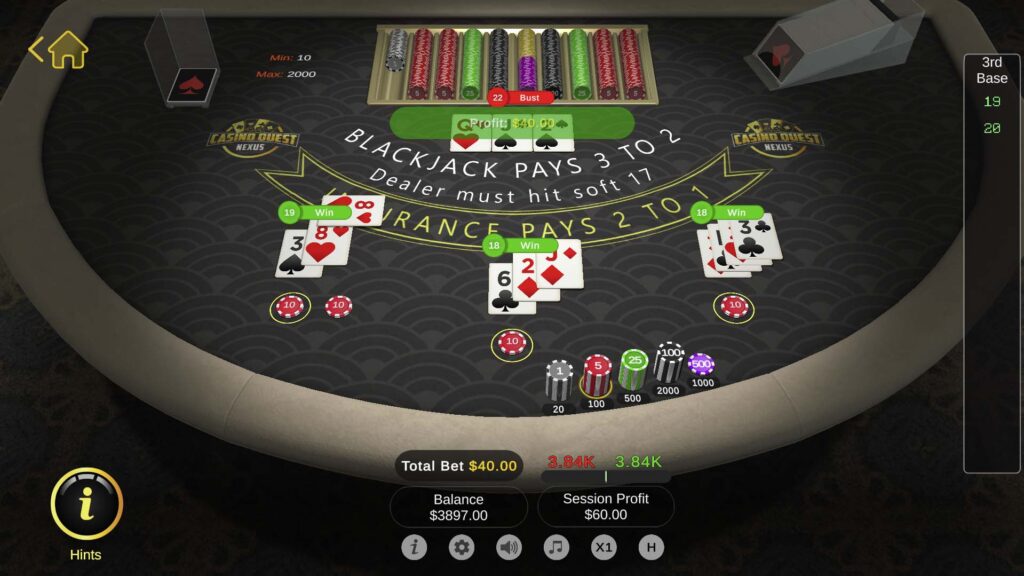1024x576 pixels.
Task: Change game speed with the X1 button
Action: [x=604, y=547]
